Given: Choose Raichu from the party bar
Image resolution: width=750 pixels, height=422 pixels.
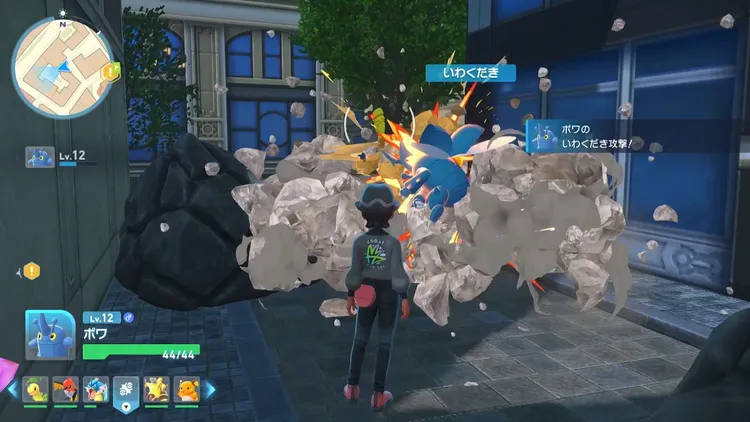Looking at the screenshot, I should (185, 388).
